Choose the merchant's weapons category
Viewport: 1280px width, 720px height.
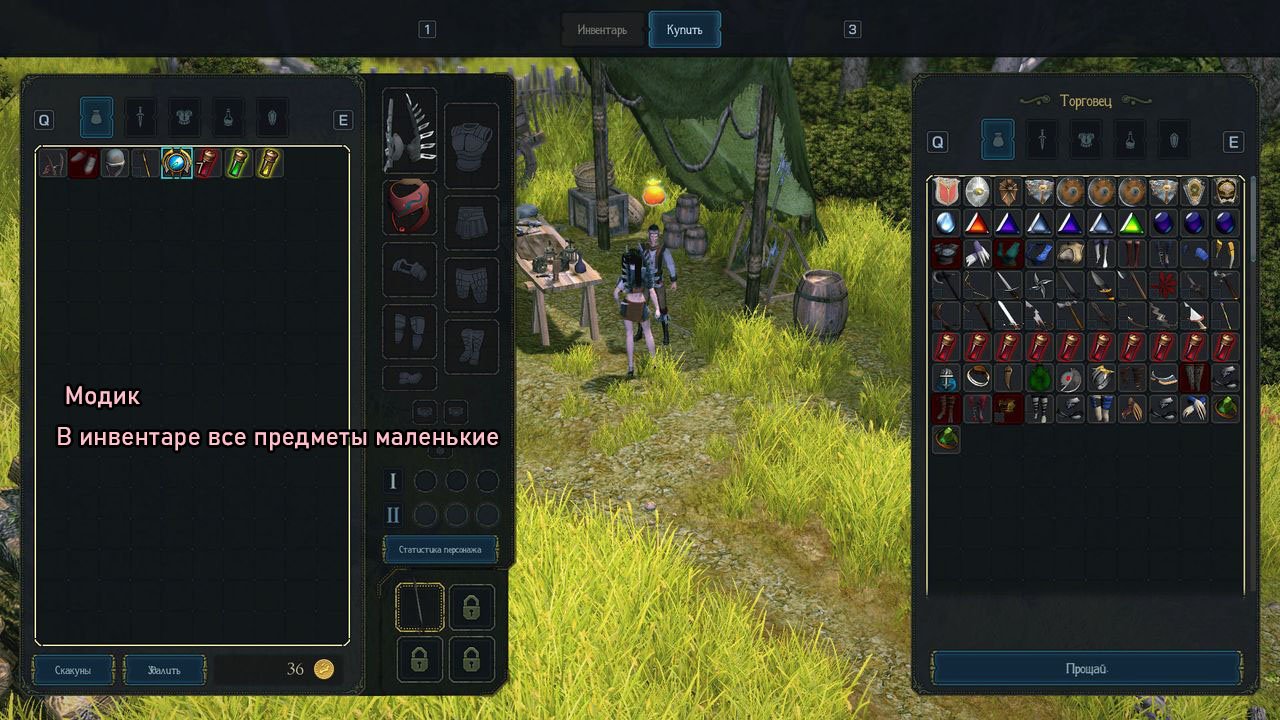(x=1042, y=141)
